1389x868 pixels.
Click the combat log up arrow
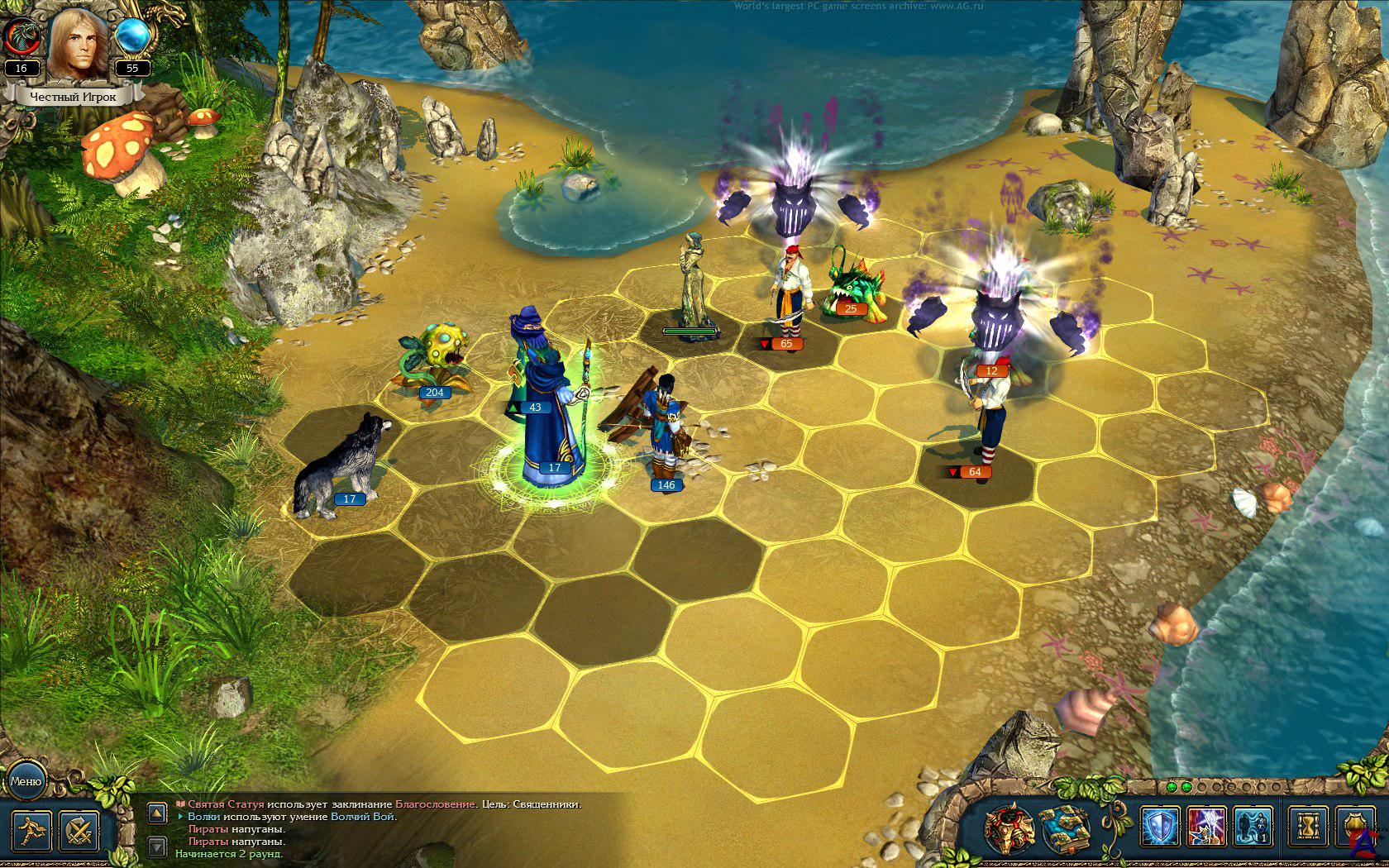(x=157, y=813)
